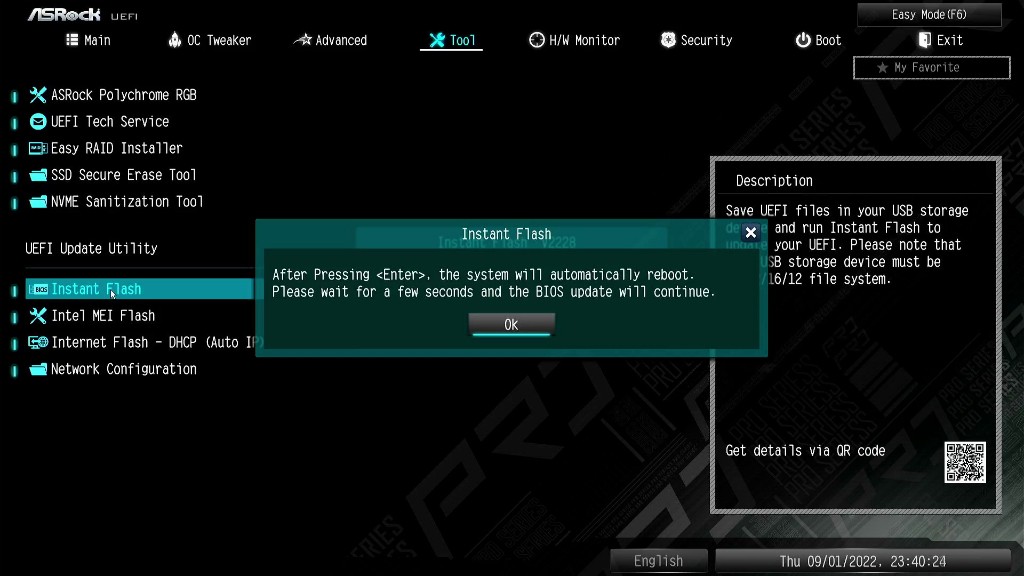Viewport: 1024px width, 576px height.
Task: Open NVME Sanitization Tool
Action: tap(127, 202)
